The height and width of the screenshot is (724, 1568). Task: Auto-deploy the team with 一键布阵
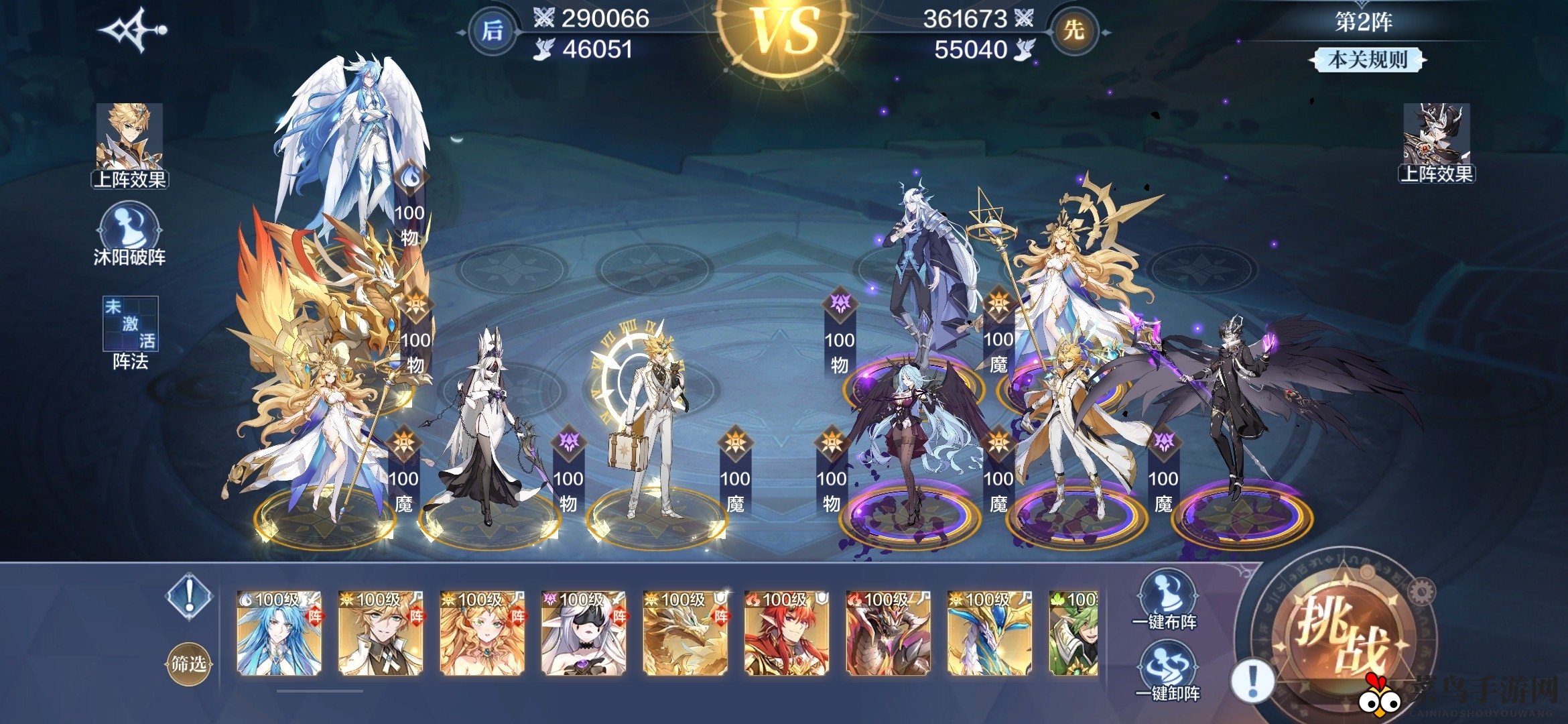tap(1167, 599)
